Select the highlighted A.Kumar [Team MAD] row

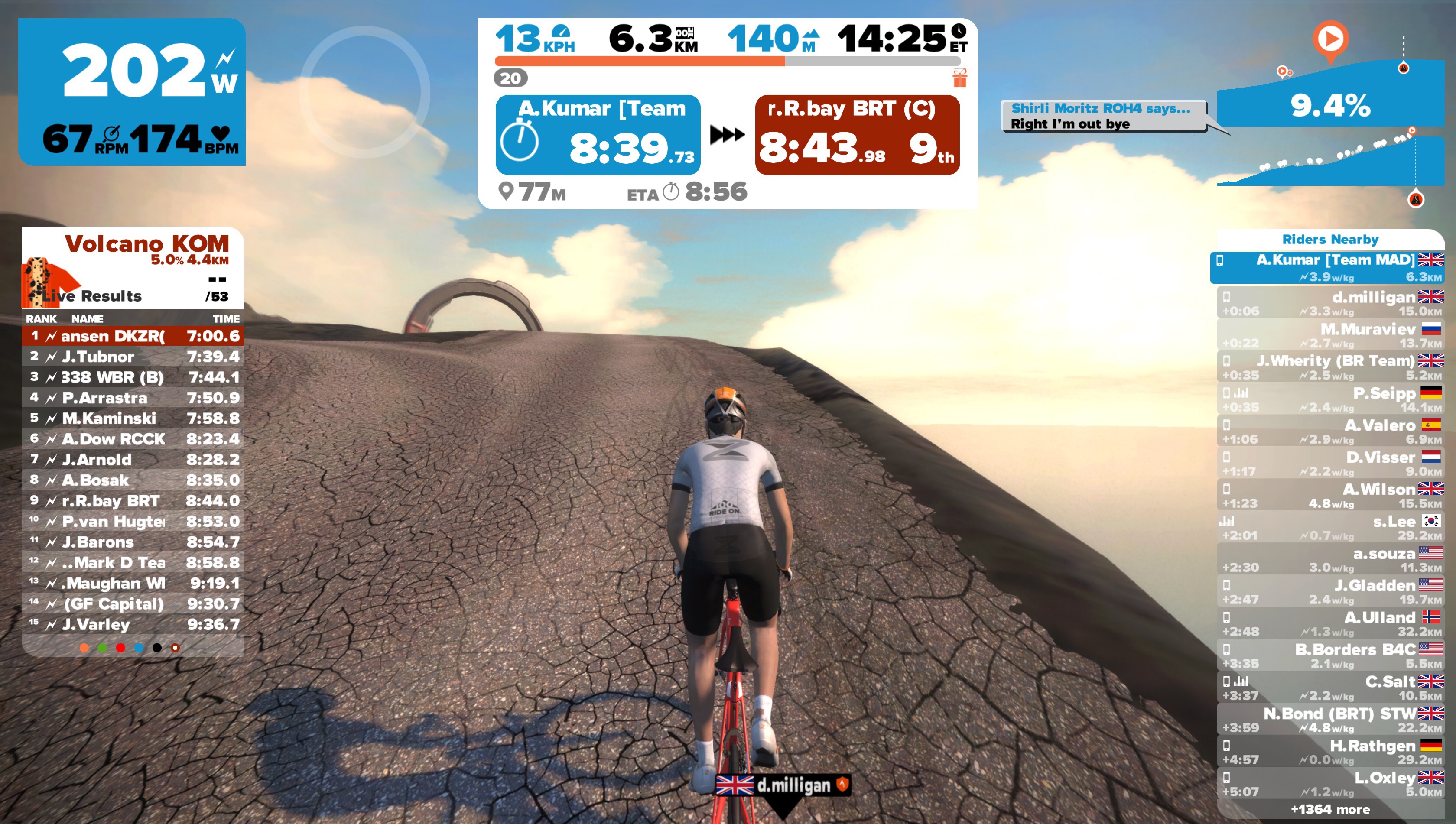[1327, 268]
